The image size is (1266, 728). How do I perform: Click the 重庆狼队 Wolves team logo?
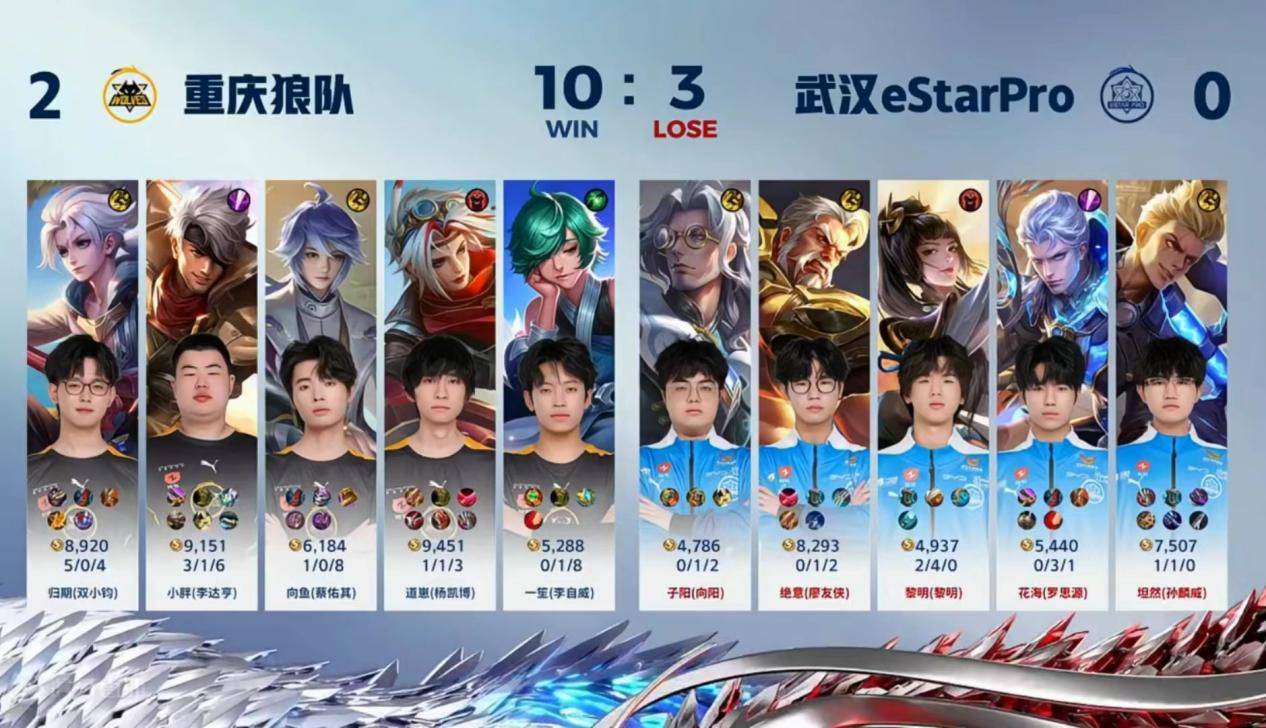click(129, 97)
